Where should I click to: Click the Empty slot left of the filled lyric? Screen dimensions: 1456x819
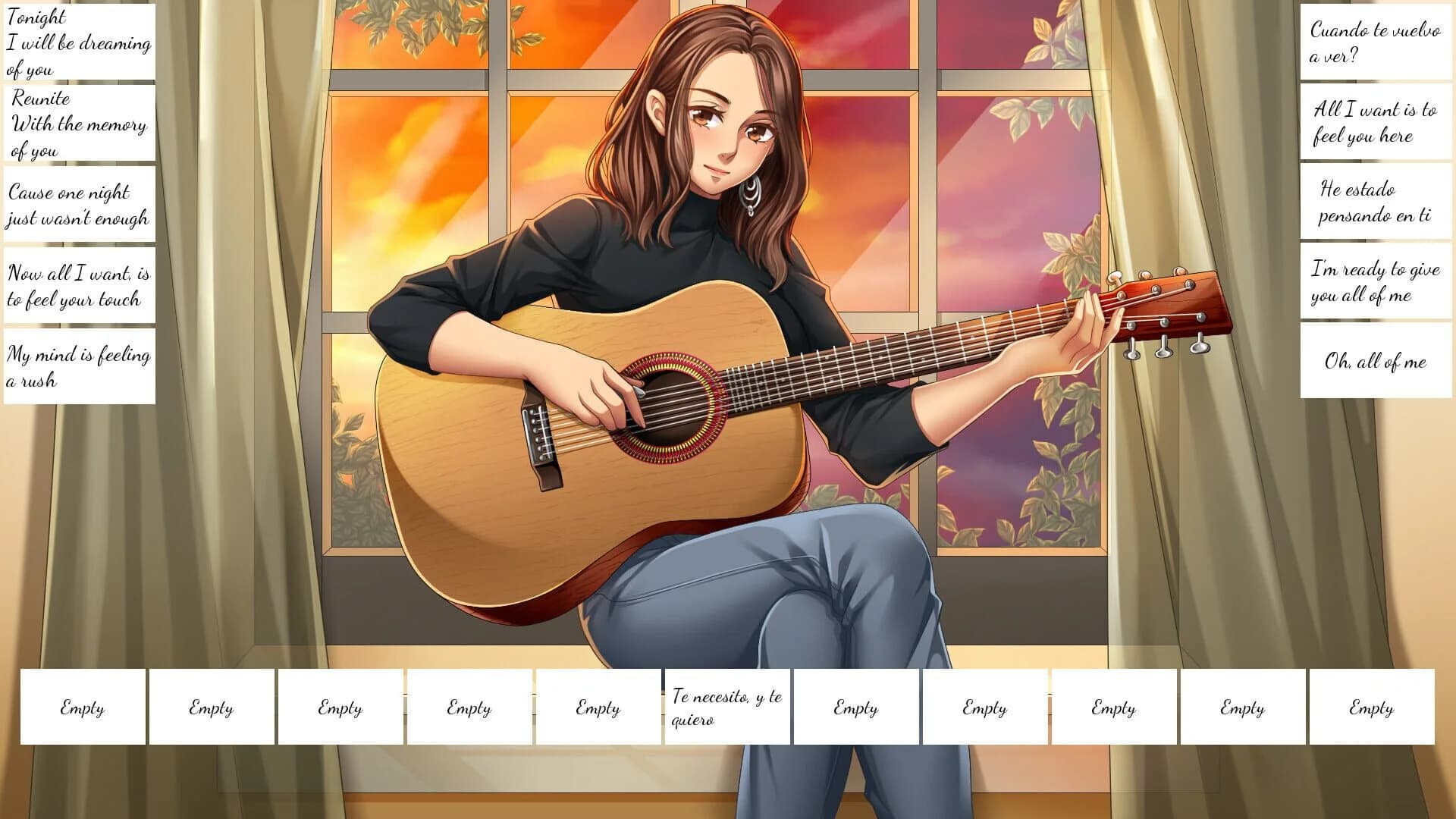596,707
